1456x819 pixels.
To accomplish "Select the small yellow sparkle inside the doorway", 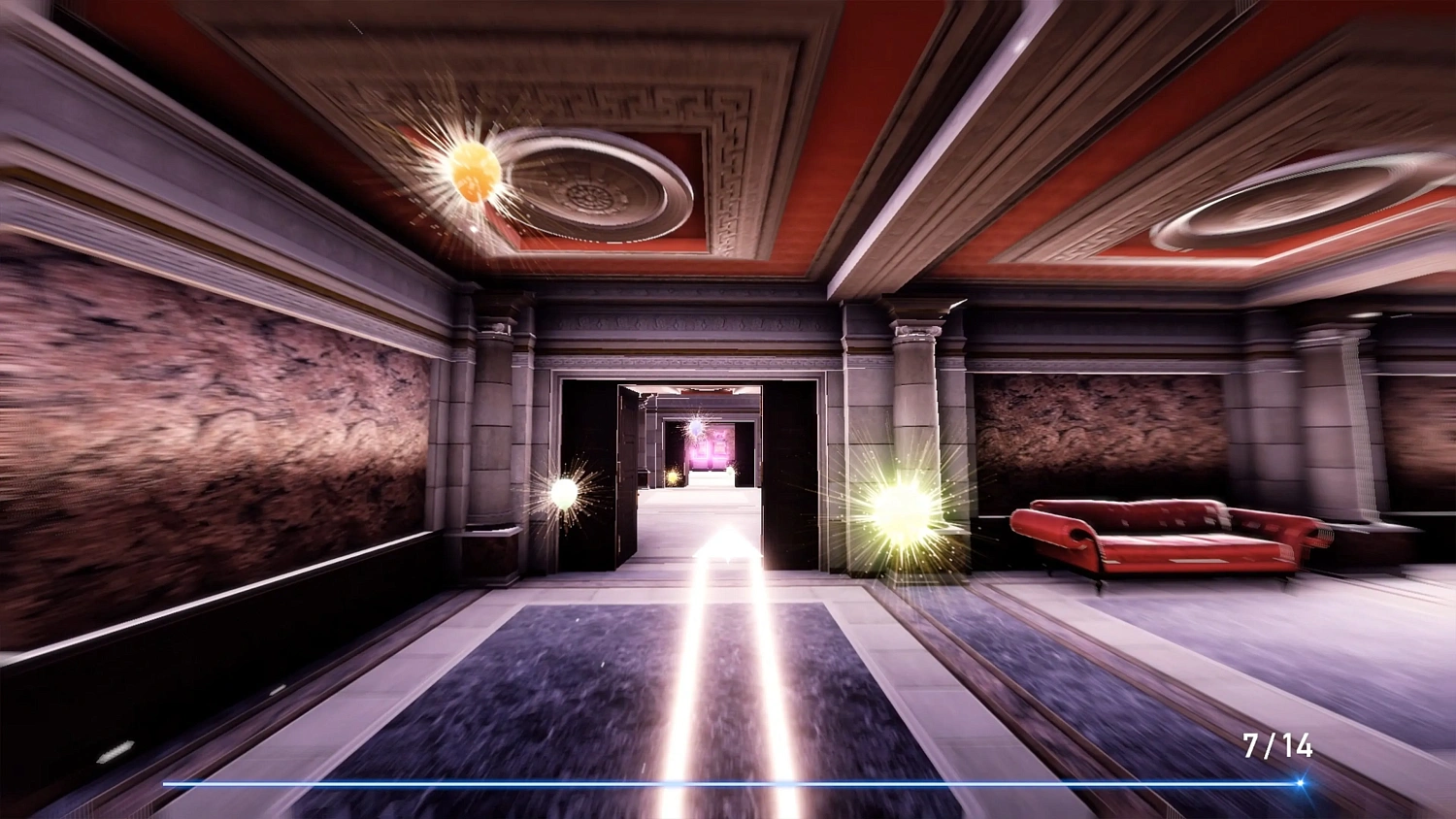I will click(673, 475).
